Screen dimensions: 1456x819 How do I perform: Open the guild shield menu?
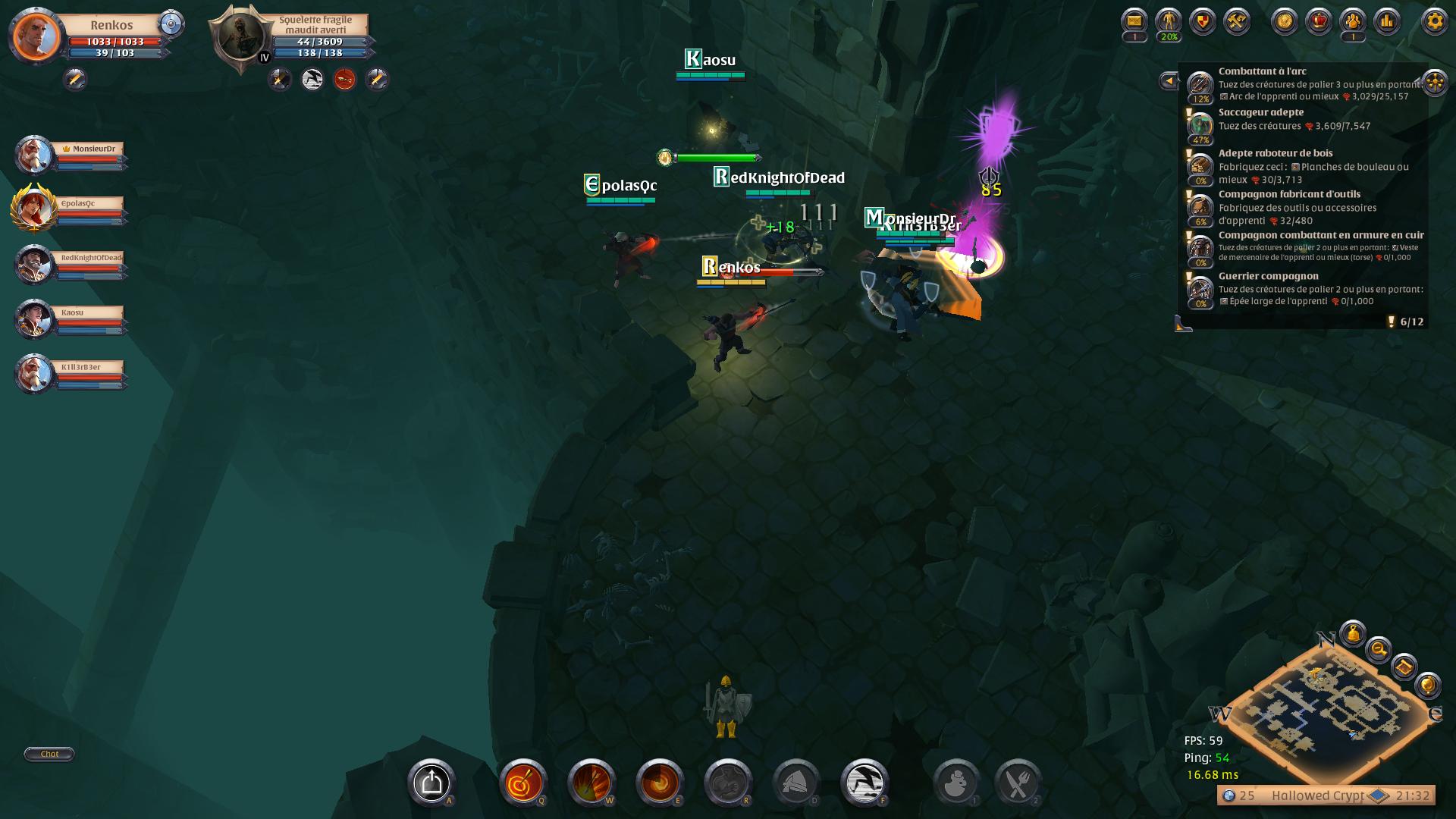tap(1203, 21)
